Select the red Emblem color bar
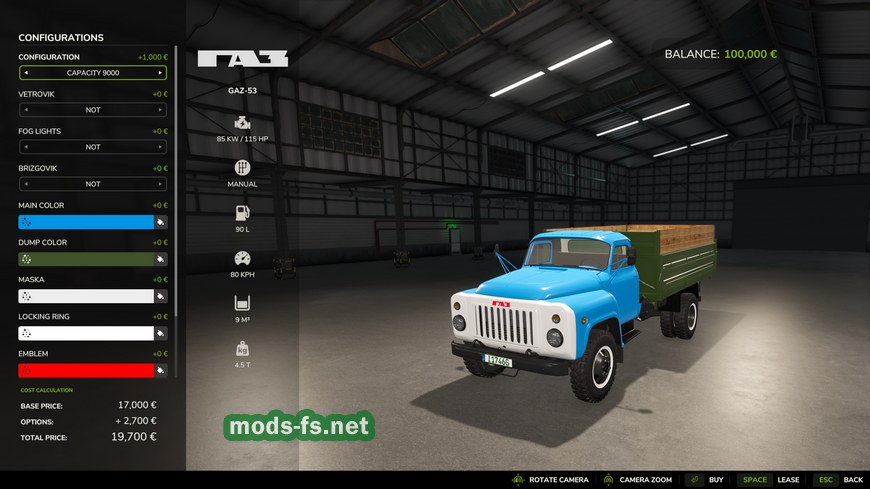The image size is (870, 489). coord(85,370)
